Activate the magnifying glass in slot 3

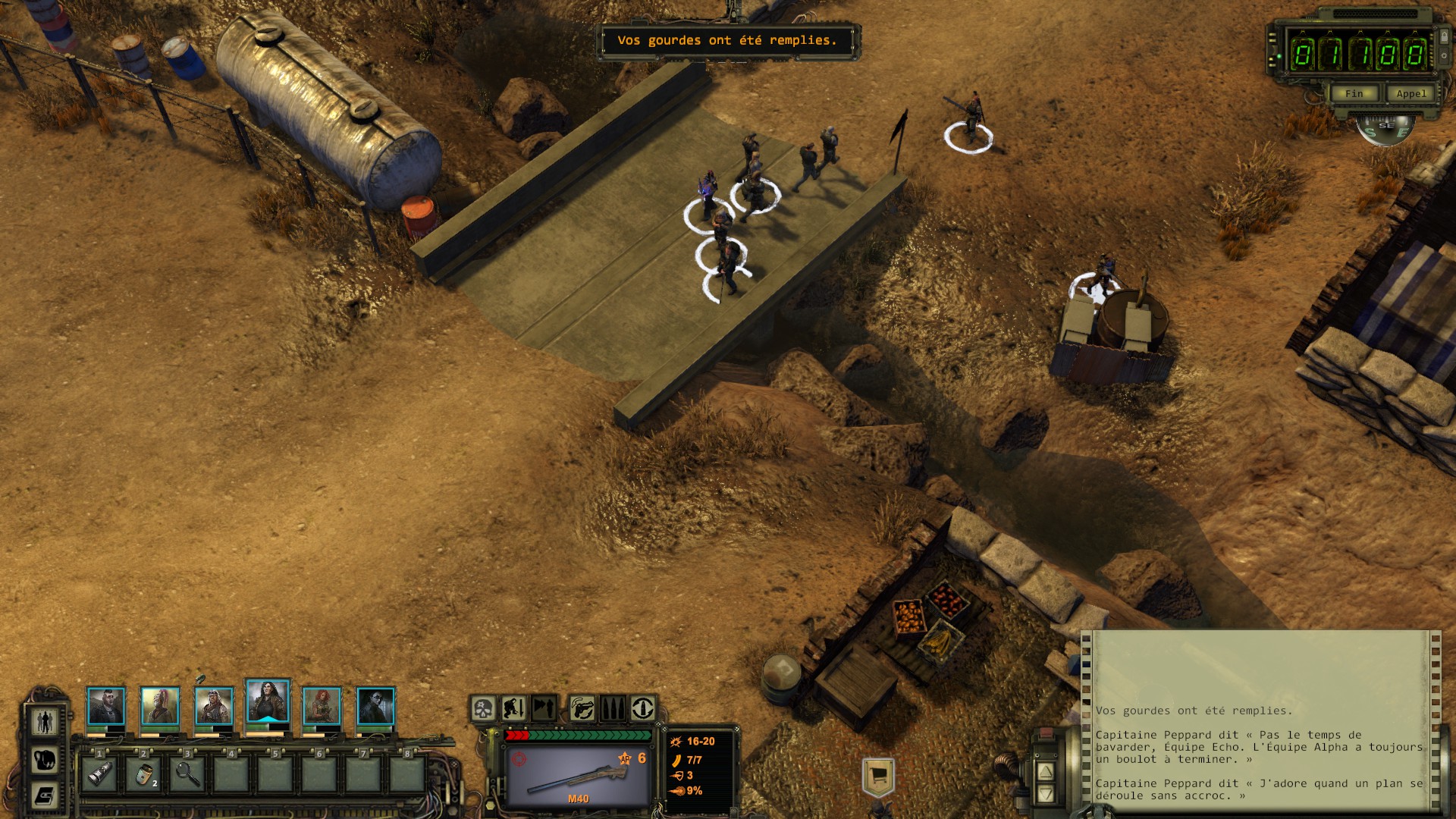coord(188,774)
